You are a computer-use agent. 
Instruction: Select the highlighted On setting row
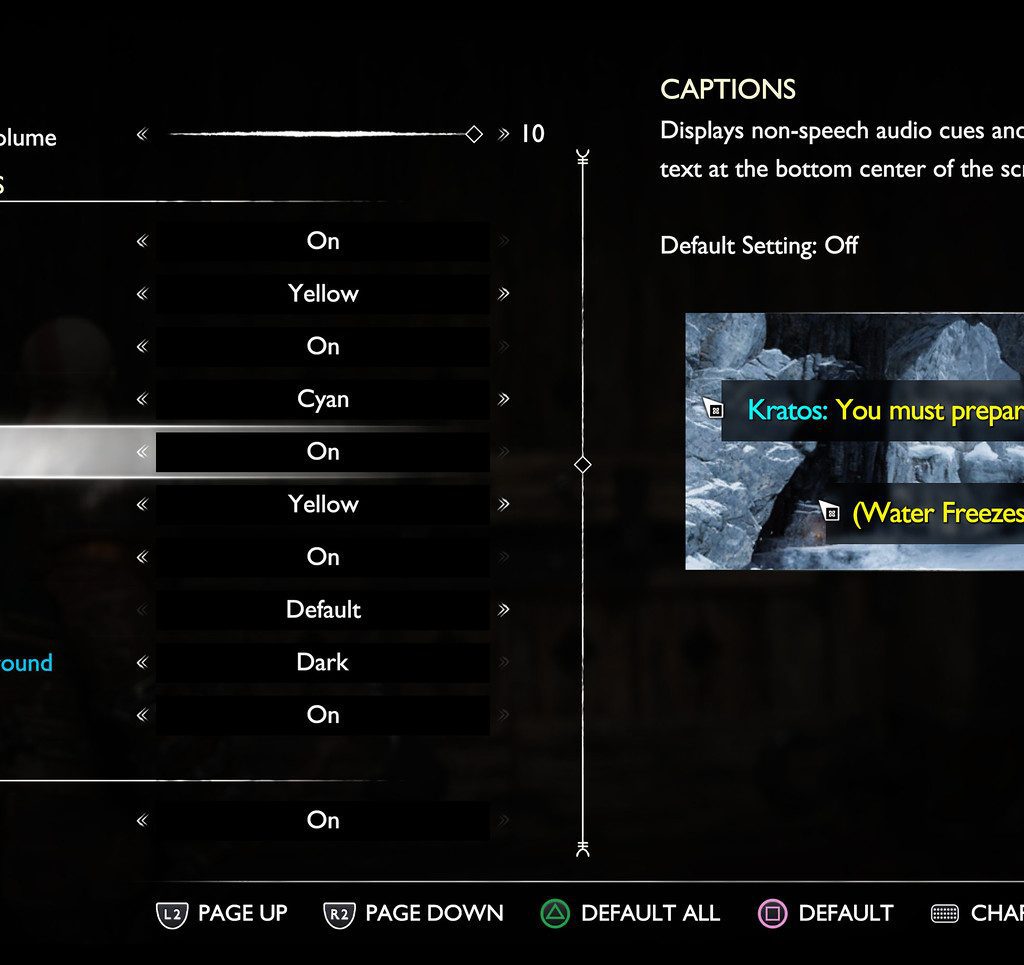click(323, 452)
